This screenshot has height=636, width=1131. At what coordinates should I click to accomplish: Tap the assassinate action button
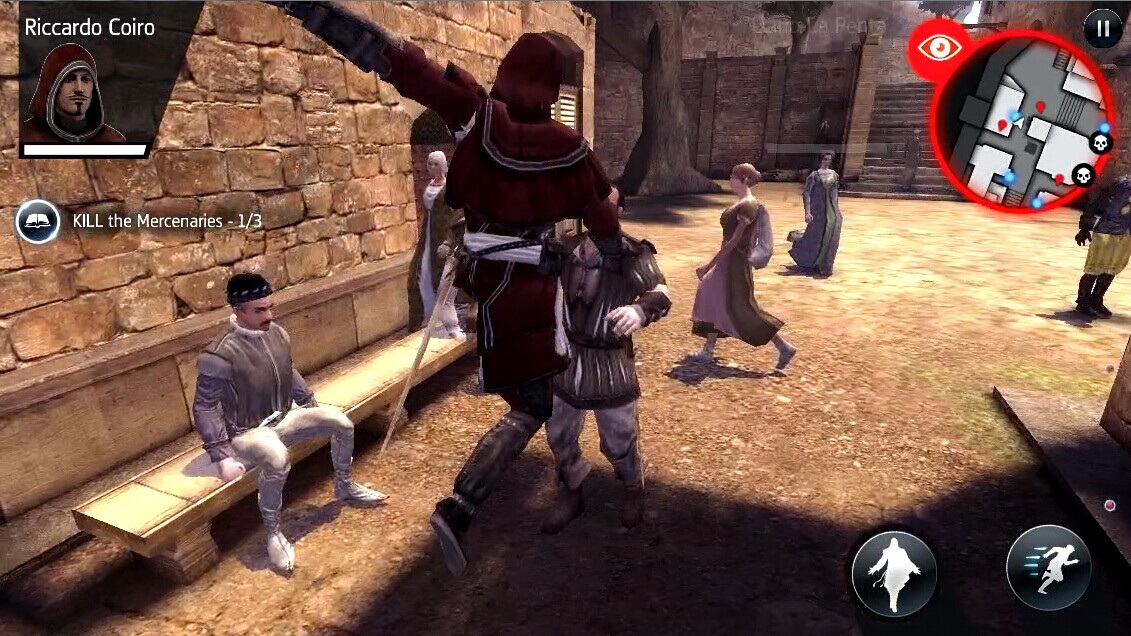click(x=894, y=573)
